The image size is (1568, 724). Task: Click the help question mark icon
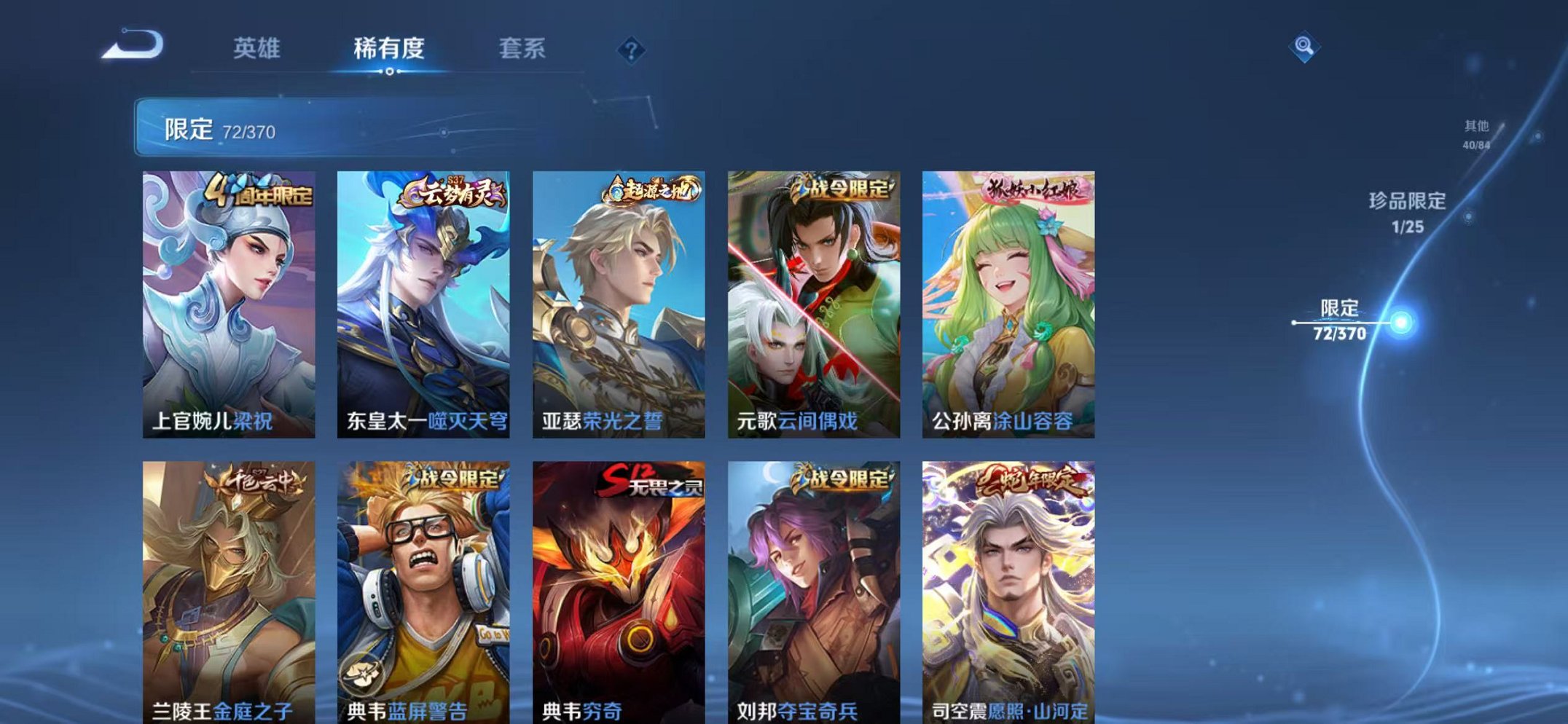[633, 49]
